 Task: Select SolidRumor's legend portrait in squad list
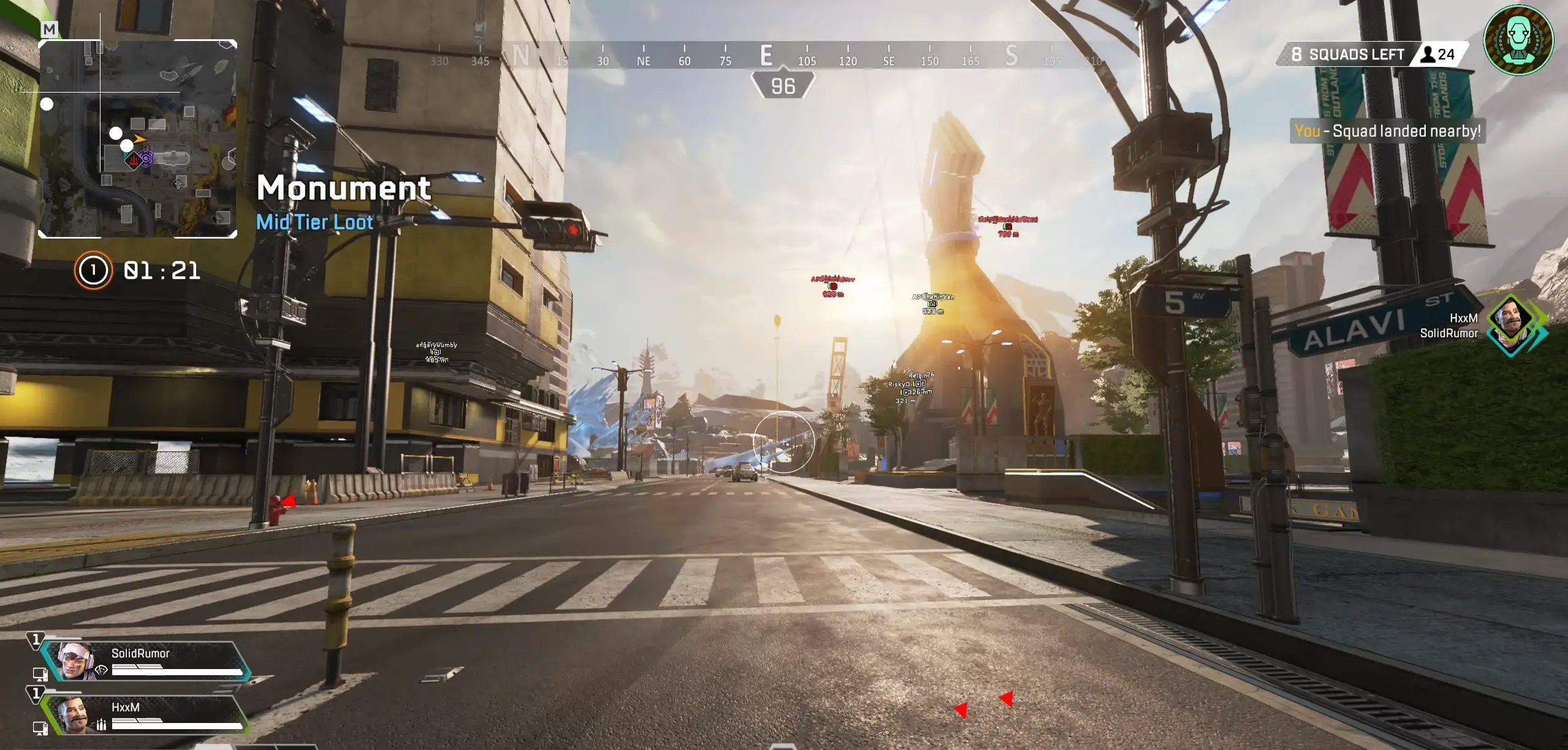tap(76, 660)
